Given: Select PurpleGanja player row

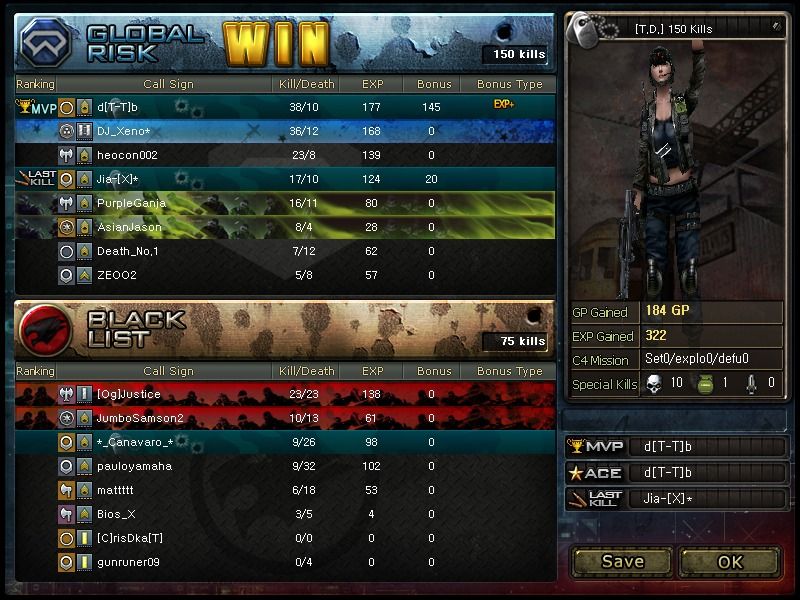Looking at the screenshot, I should click(x=285, y=203).
